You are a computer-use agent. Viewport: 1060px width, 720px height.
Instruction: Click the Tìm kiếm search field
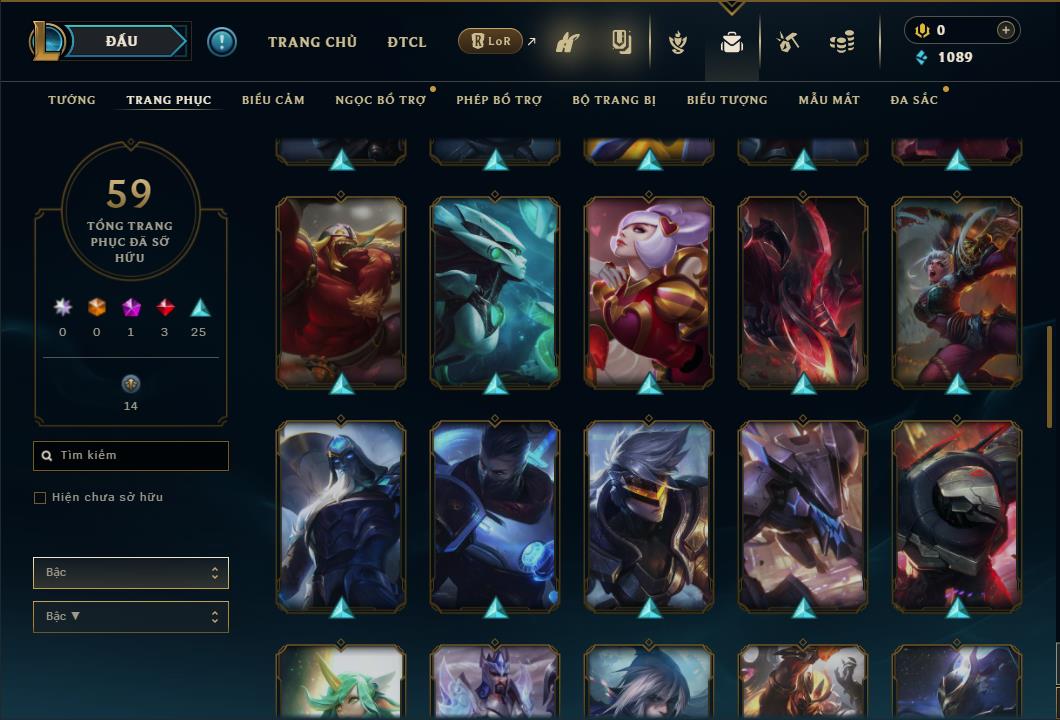(x=131, y=456)
